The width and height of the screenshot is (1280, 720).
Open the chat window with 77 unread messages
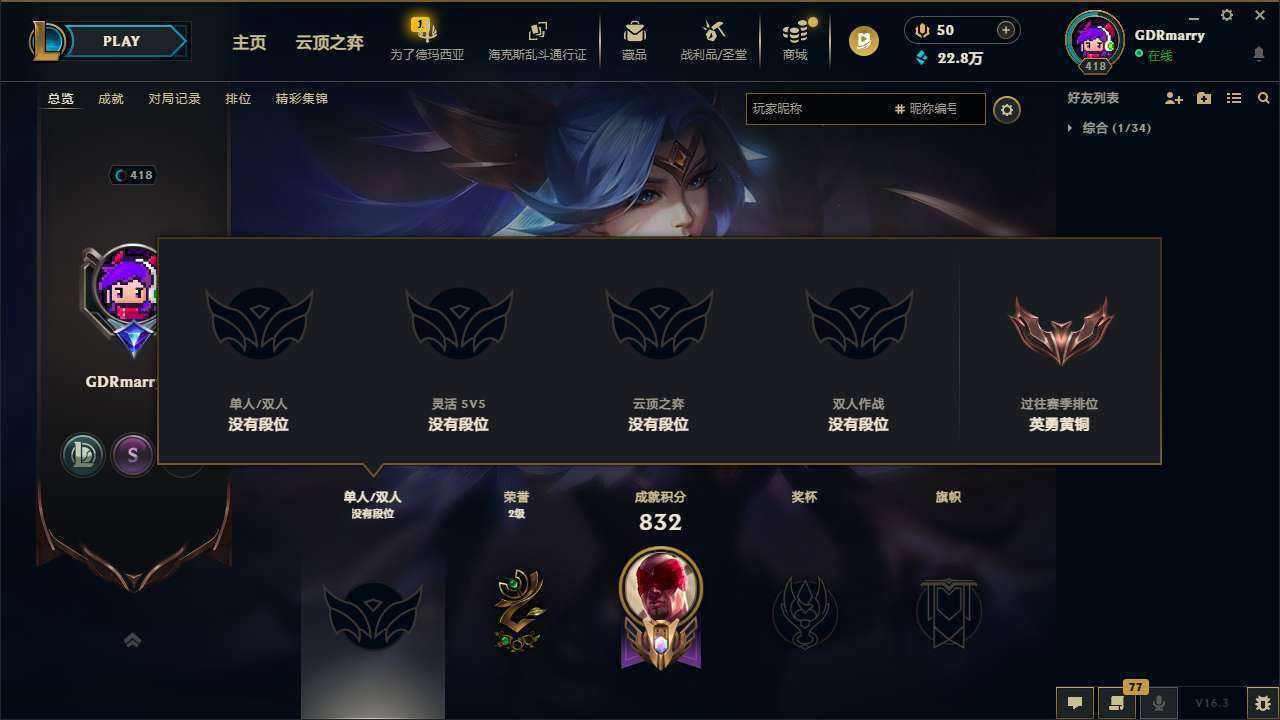(1116, 704)
